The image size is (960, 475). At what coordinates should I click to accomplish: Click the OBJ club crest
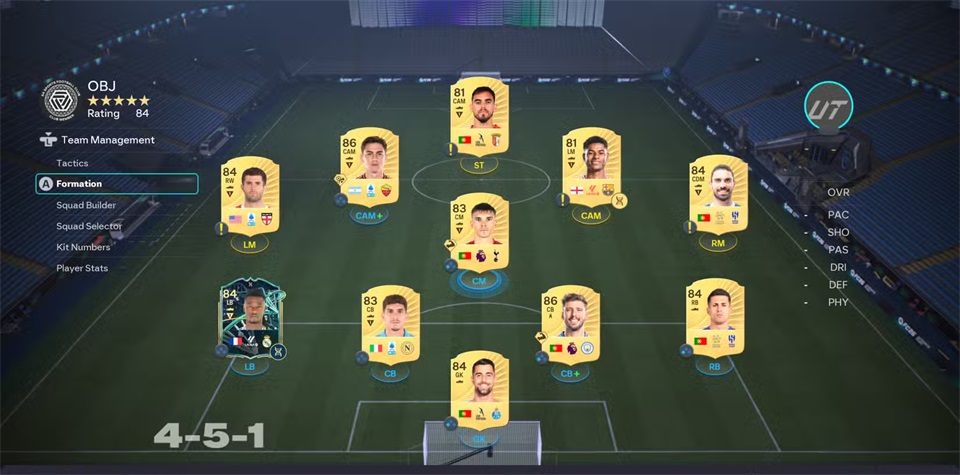pyautogui.click(x=61, y=99)
